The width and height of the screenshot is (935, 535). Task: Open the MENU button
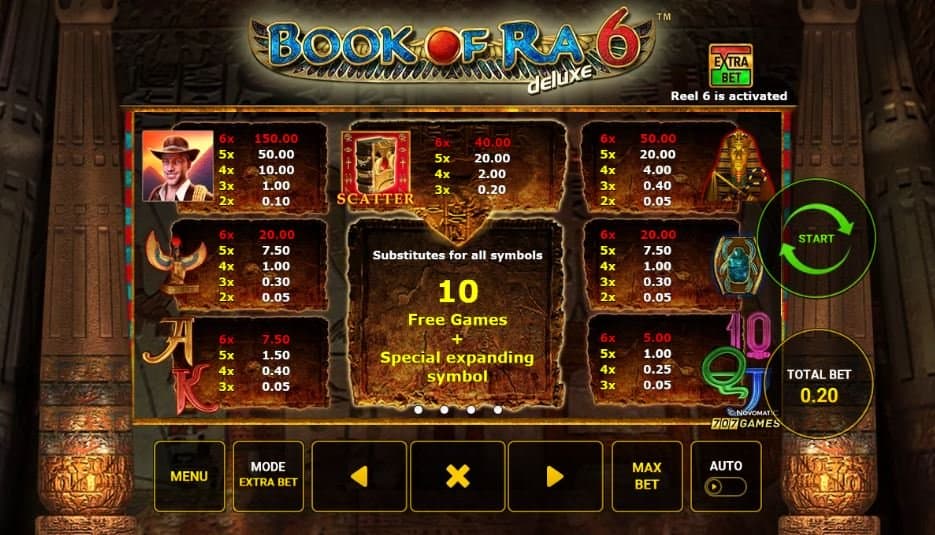pyautogui.click(x=189, y=476)
